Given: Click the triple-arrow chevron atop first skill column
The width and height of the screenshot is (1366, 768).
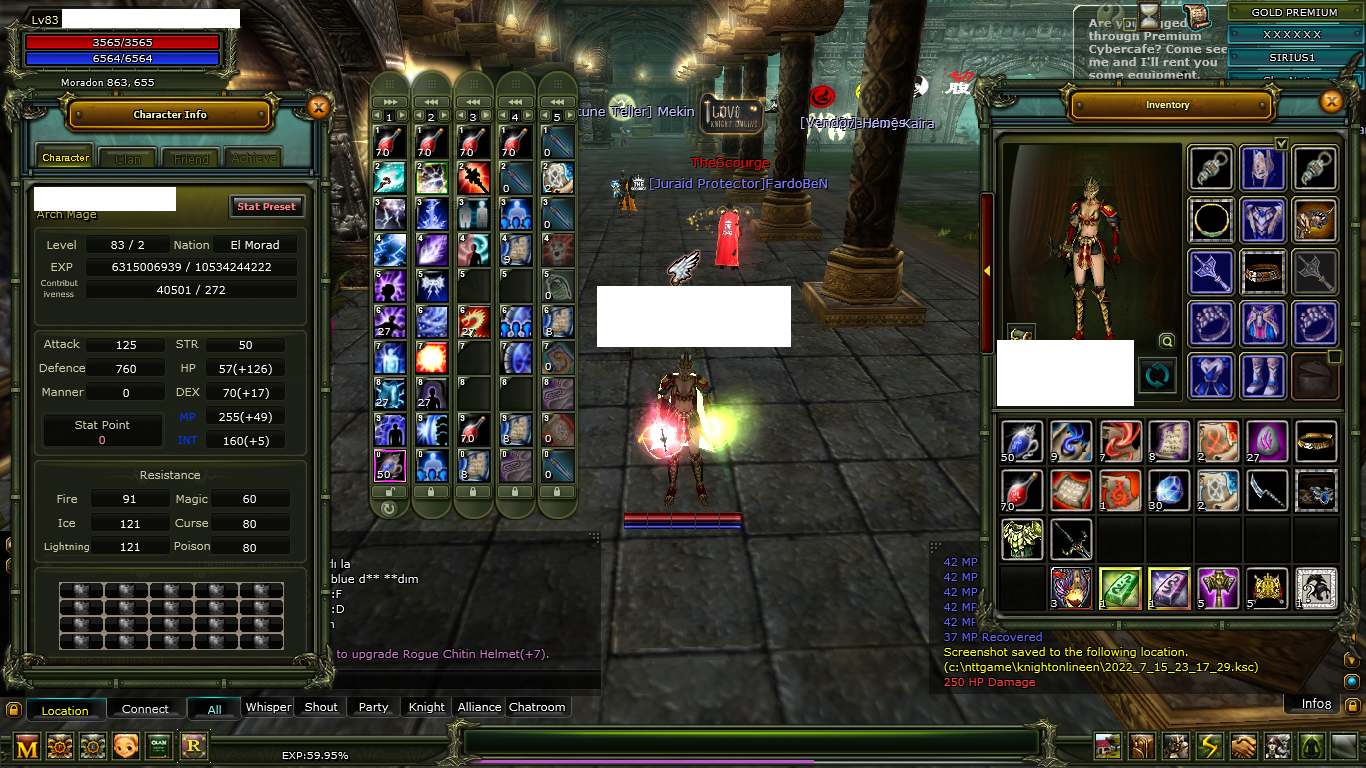Looking at the screenshot, I should 390,101.
